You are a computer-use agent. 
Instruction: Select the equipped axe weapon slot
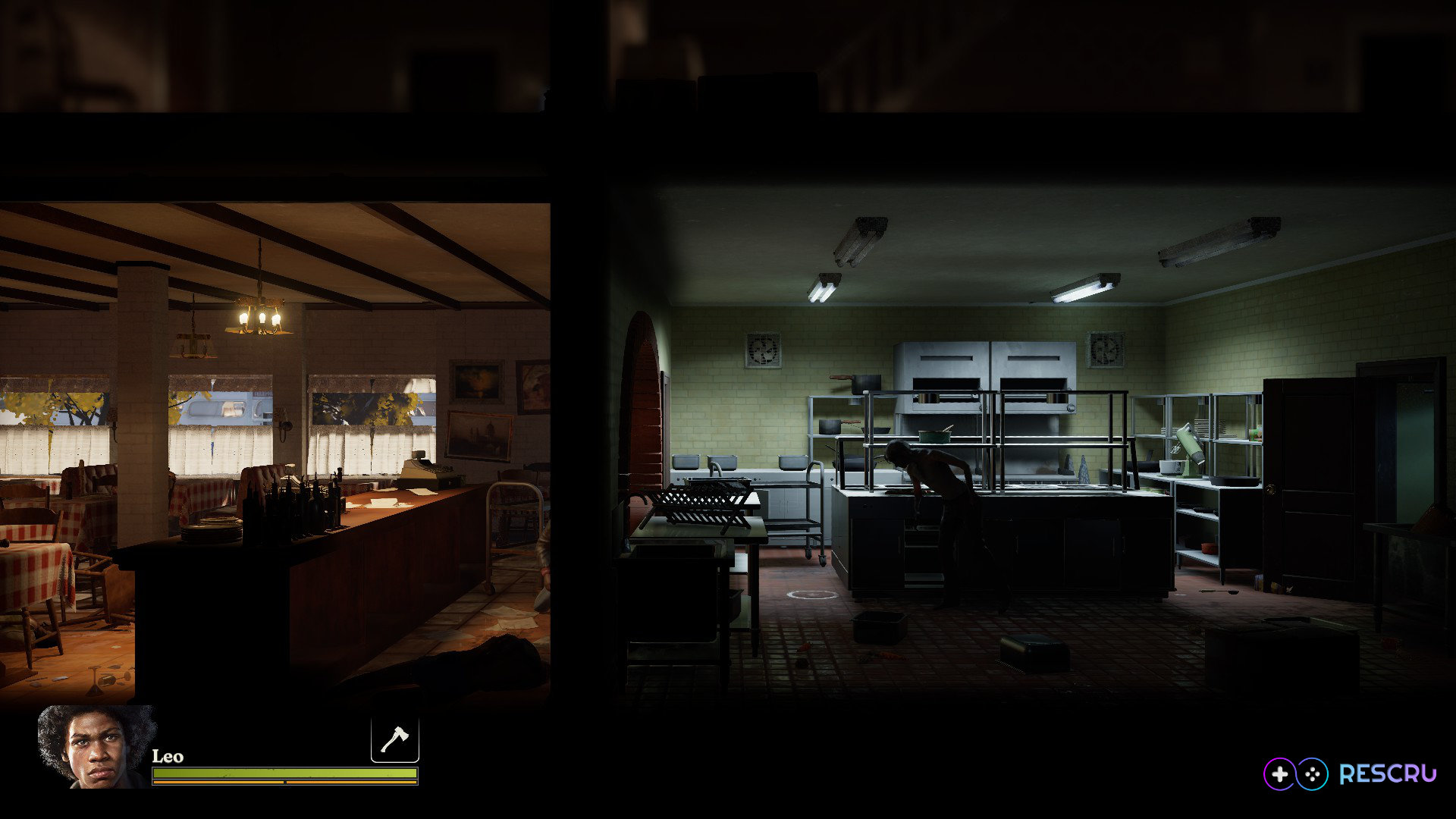(x=394, y=739)
